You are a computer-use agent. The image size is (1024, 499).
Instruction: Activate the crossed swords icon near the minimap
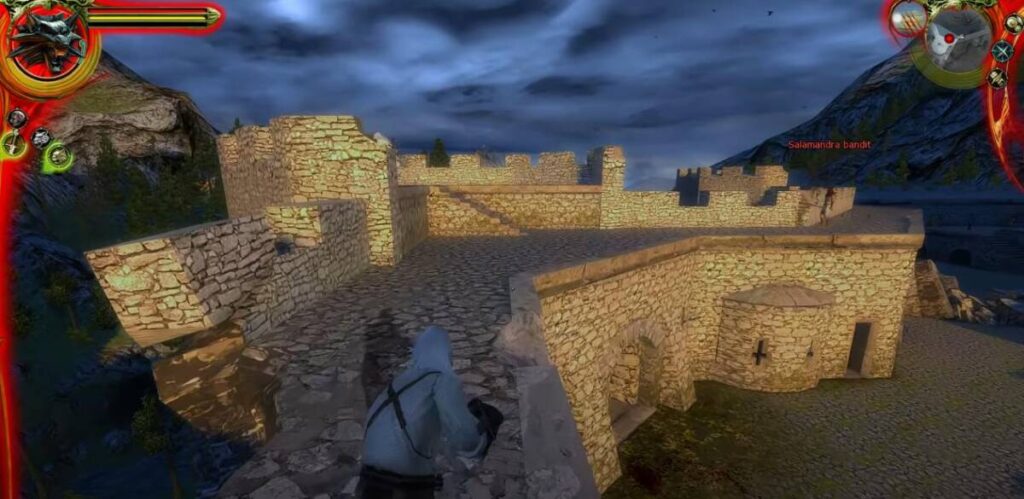1002,51
